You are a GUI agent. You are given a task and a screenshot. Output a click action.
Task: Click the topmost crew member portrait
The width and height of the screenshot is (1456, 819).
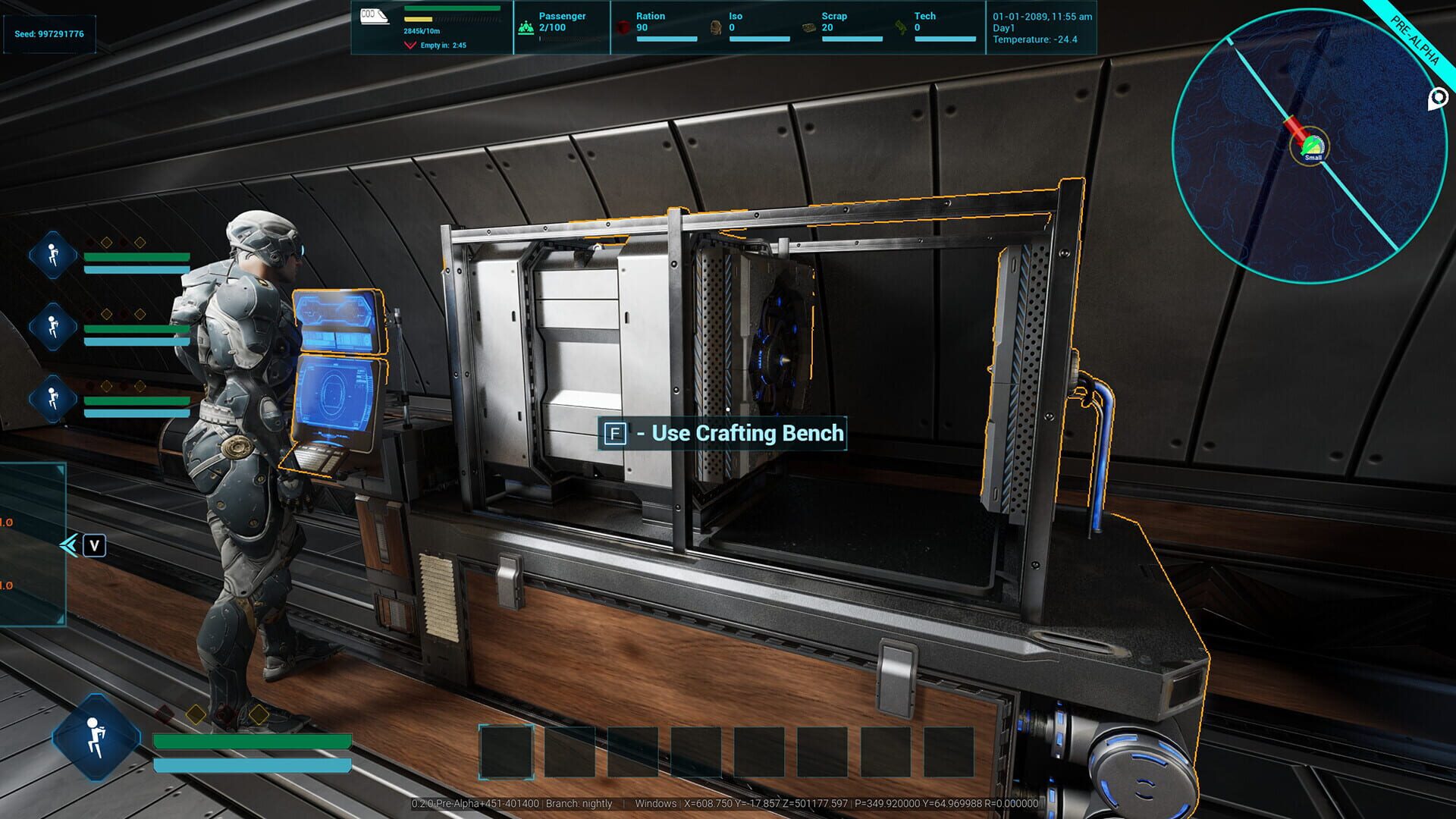(52, 254)
